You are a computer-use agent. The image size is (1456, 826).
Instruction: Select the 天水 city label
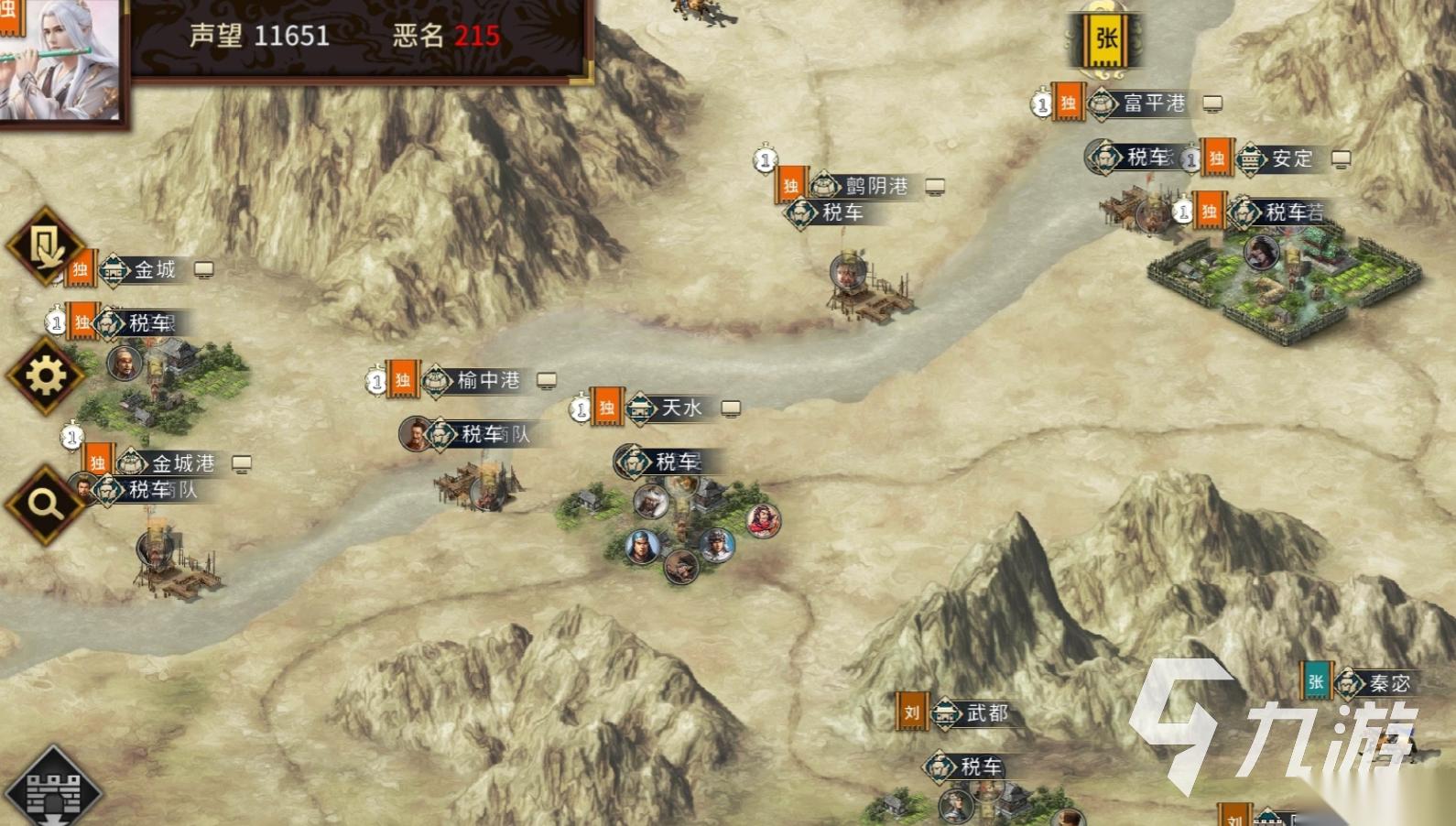pyautogui.click(x=681, y=408)
